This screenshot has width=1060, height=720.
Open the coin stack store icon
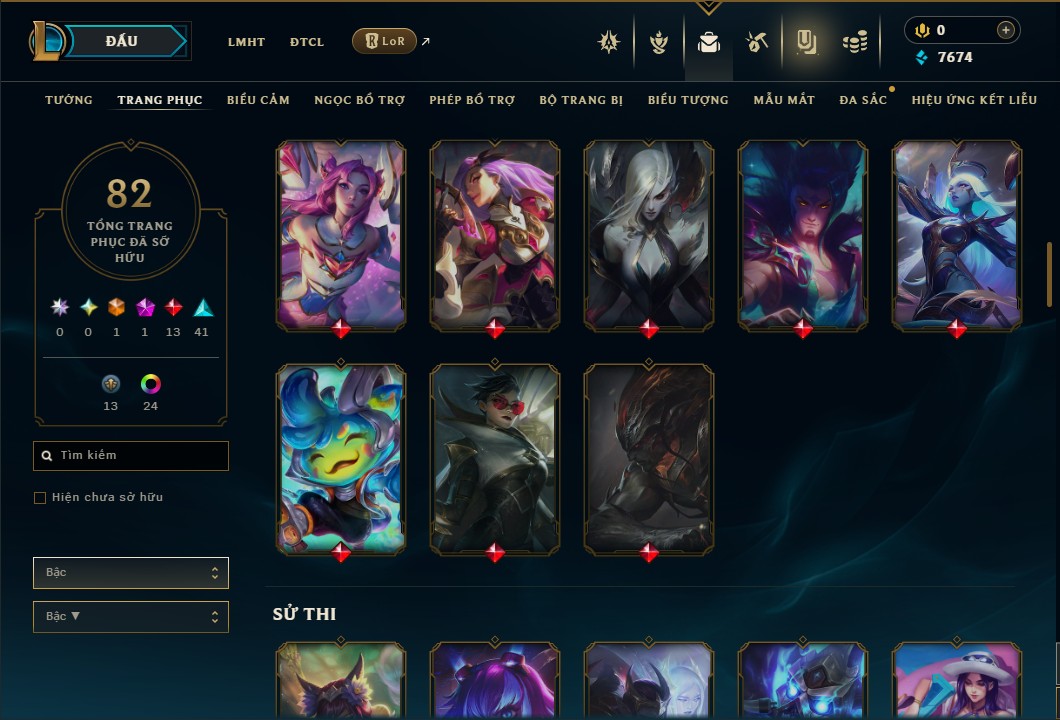(x=854, y=42)
